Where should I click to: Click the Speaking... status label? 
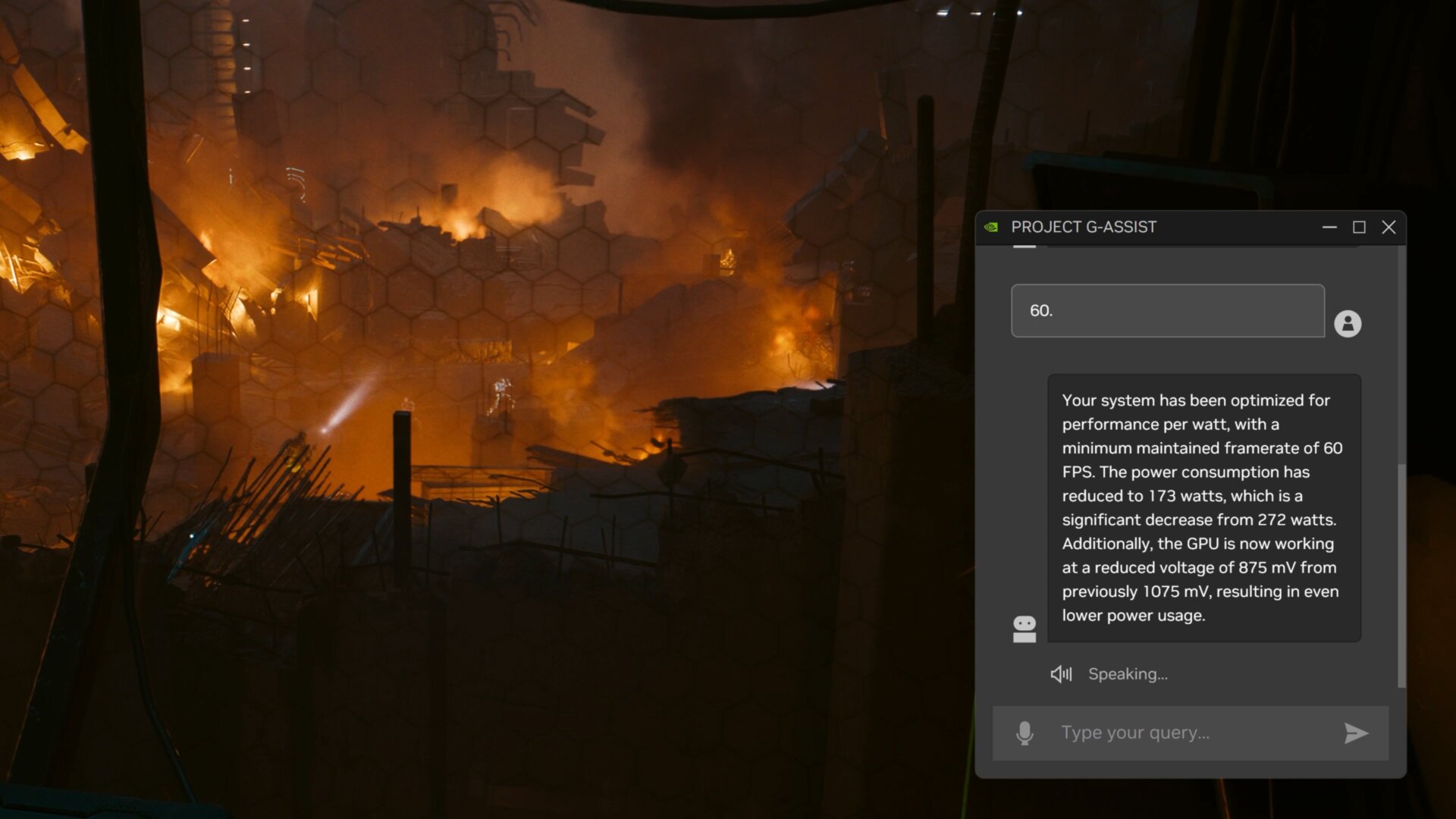(x=1128, y=673)
